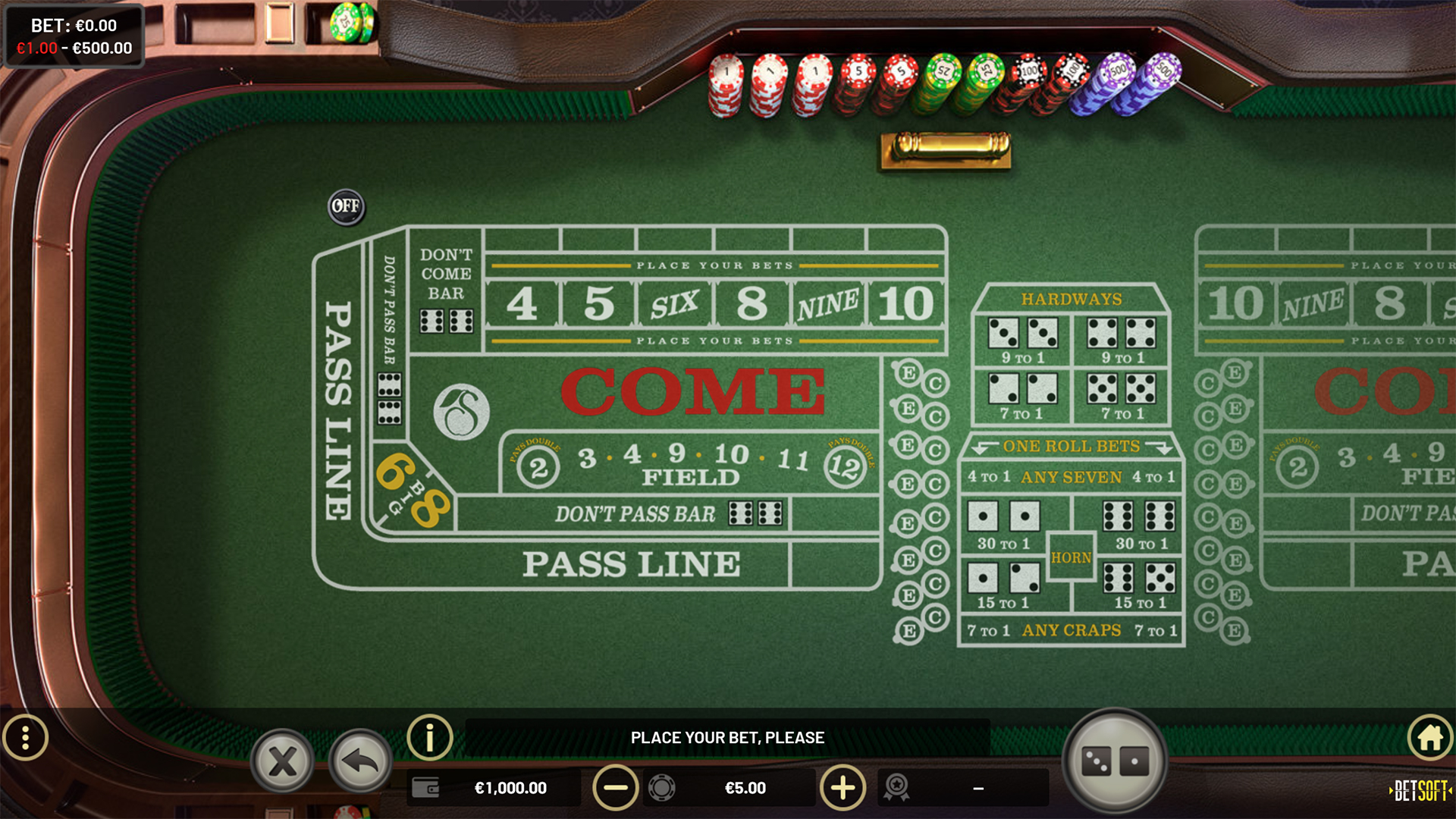Place a hard eight HARDWAYS bet
The image size is (1456, 819).
(x=1121, y=334)
